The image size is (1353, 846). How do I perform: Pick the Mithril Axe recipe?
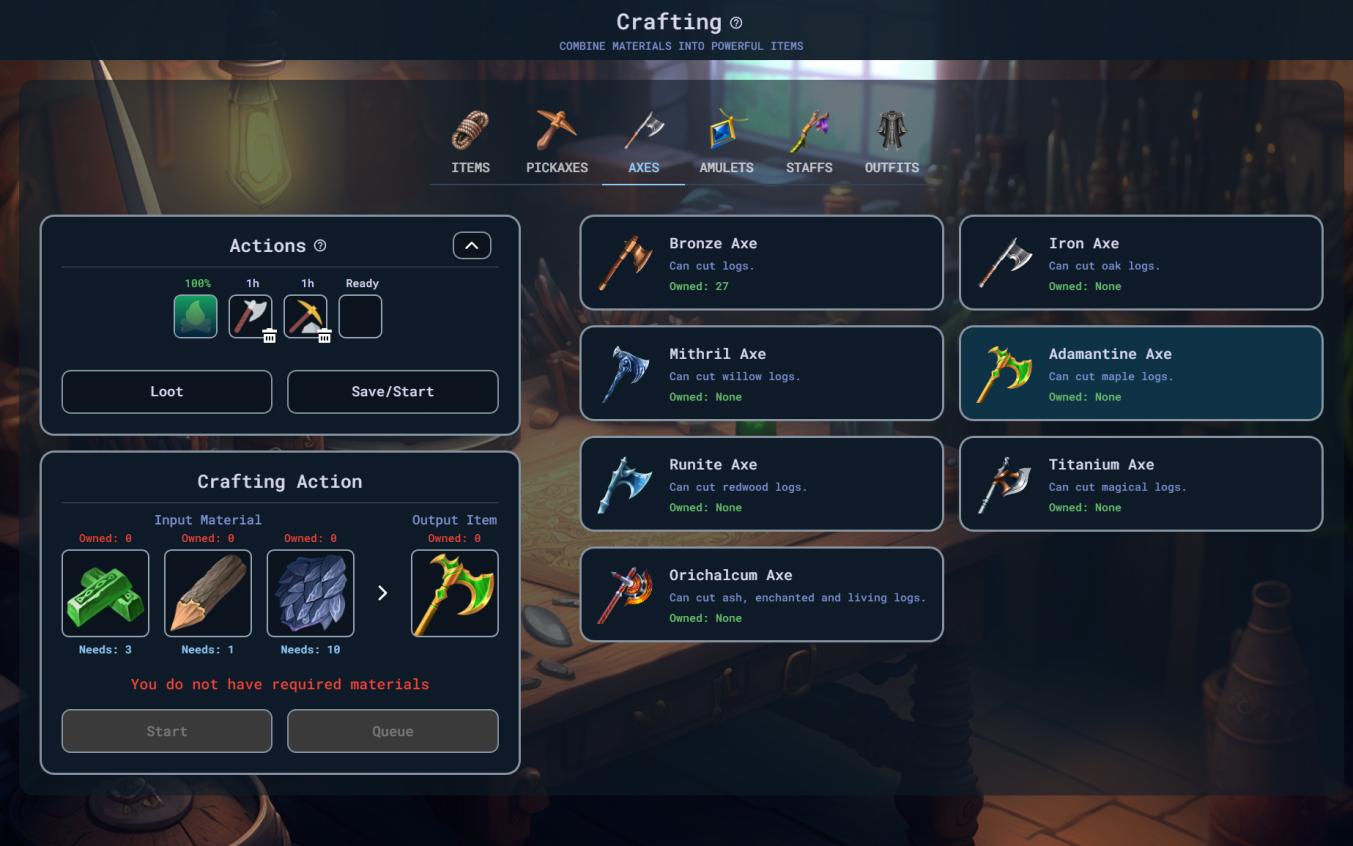point(761,374)
